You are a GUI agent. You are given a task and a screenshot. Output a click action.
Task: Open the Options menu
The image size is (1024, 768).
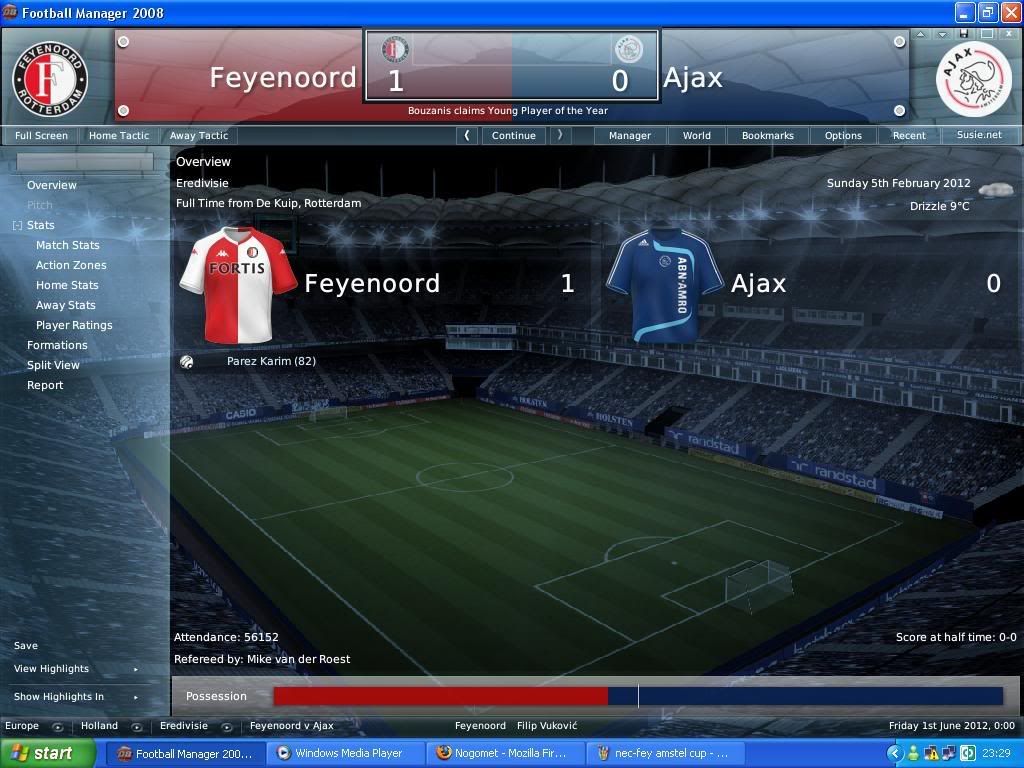[843, 135]
